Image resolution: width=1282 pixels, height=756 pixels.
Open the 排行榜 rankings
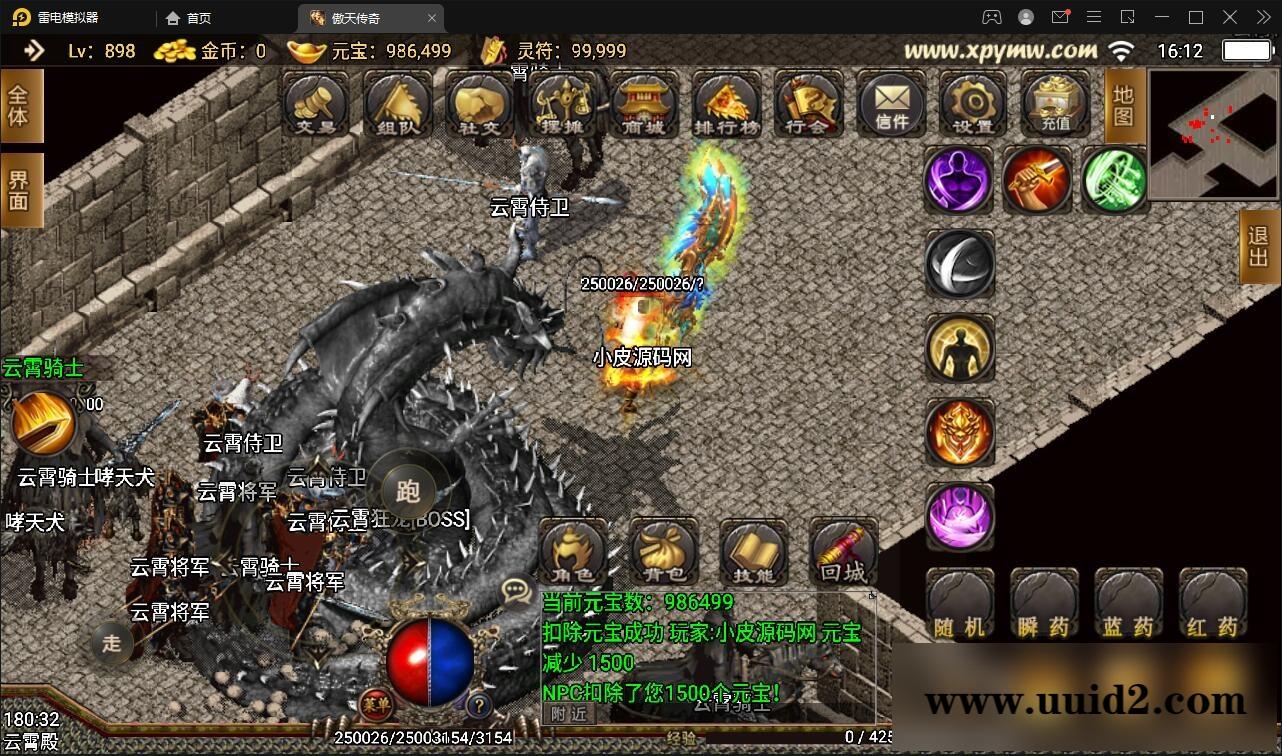pos(726,103)
